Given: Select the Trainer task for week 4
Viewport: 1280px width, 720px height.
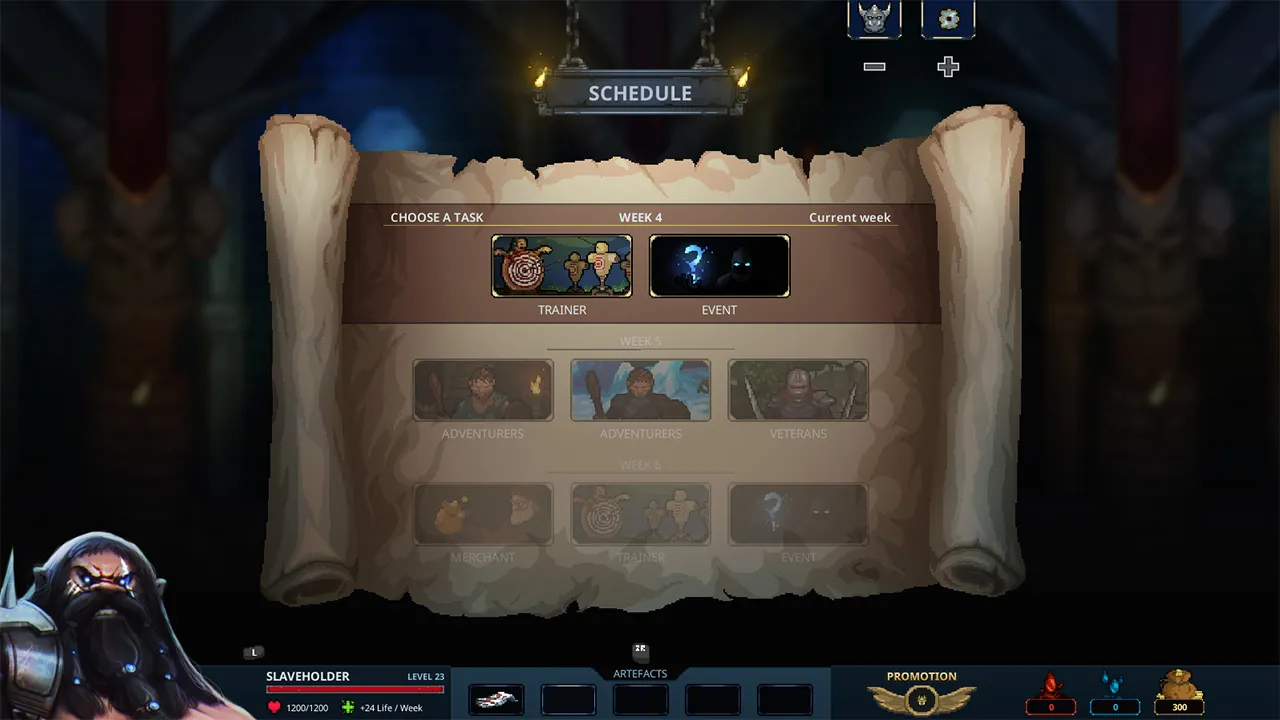Looking at the screenshot, I should tap(561, 265).
